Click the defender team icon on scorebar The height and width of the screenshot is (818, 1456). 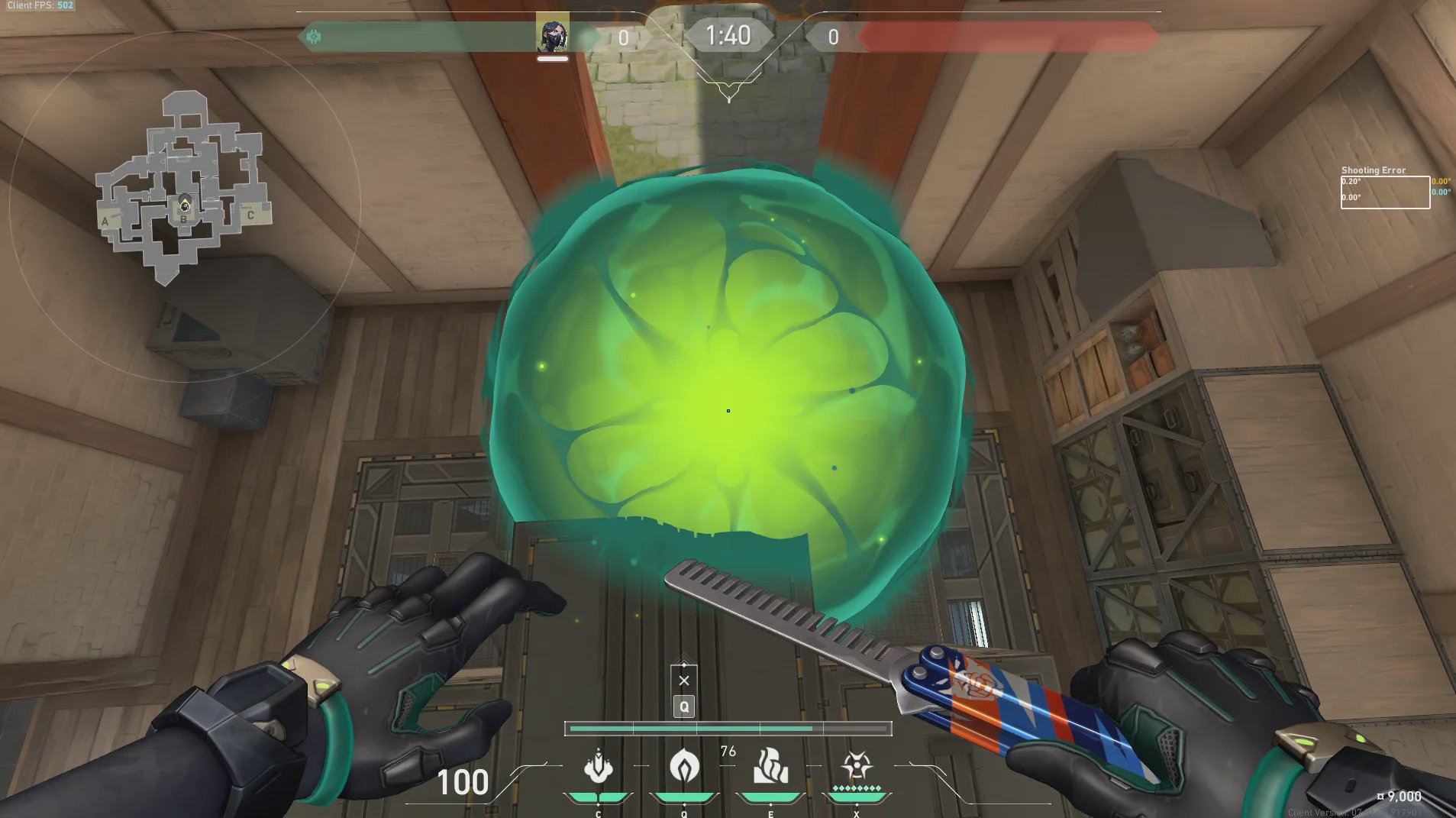click(x=314, y=36)
